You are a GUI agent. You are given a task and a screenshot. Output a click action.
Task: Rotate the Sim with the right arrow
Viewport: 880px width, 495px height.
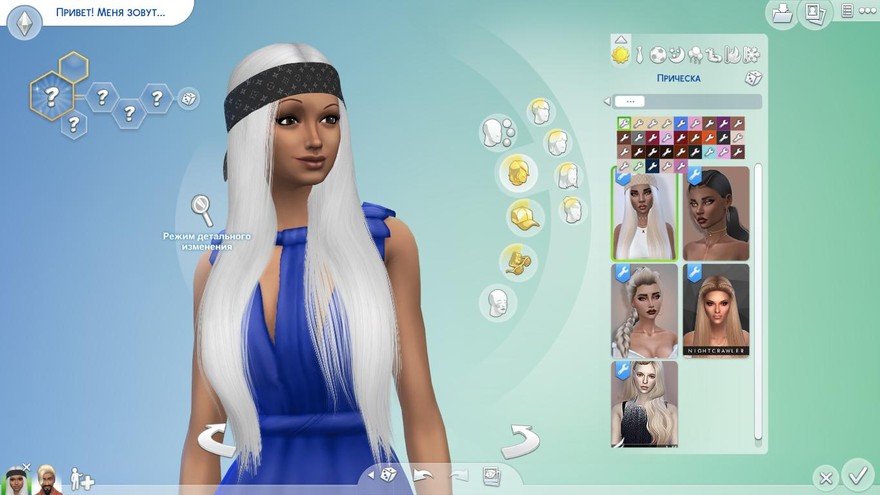pyautogui.click(x=520, y=439)
